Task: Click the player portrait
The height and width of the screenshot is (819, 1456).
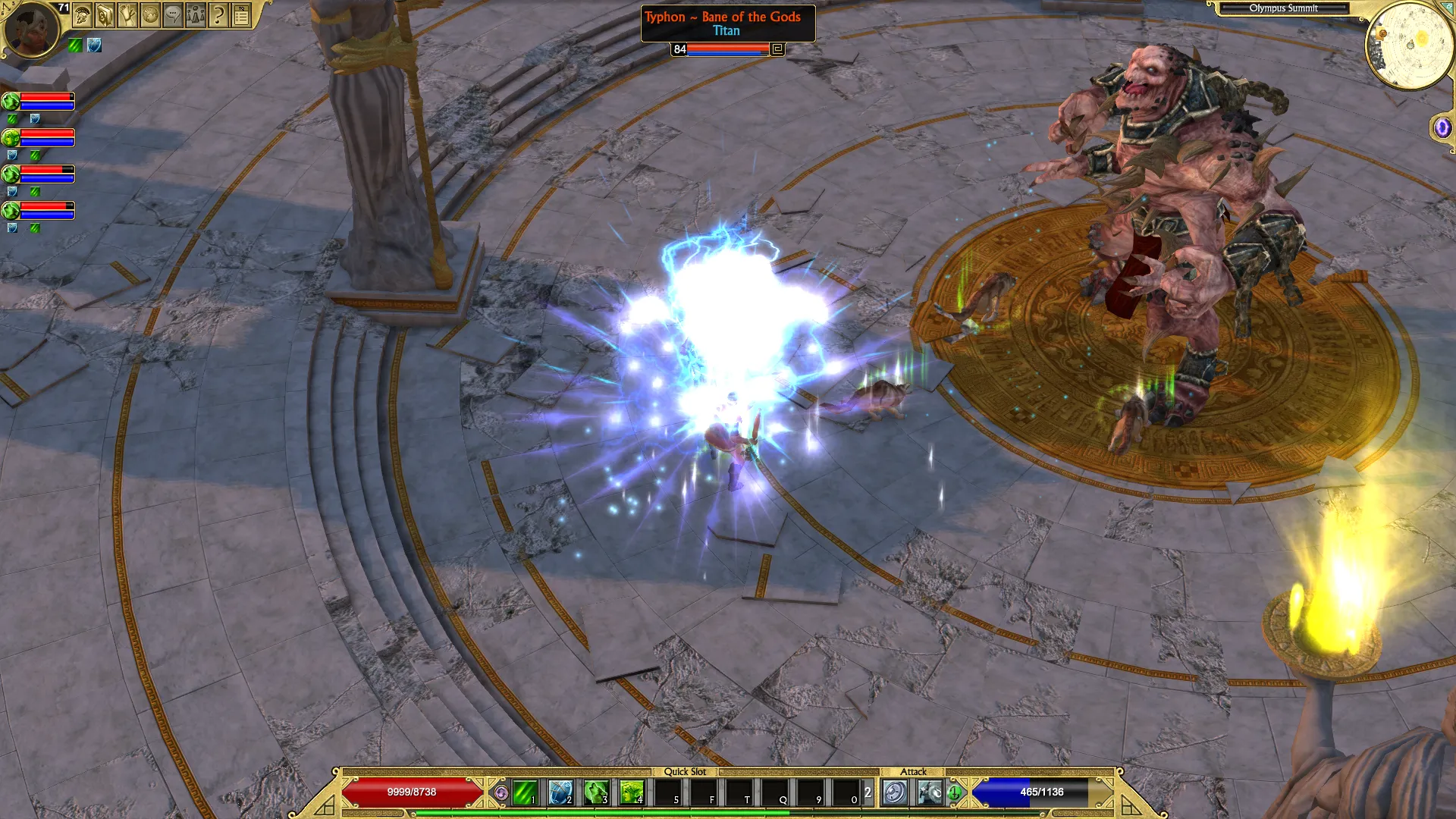Action: (x=32, y=30)
